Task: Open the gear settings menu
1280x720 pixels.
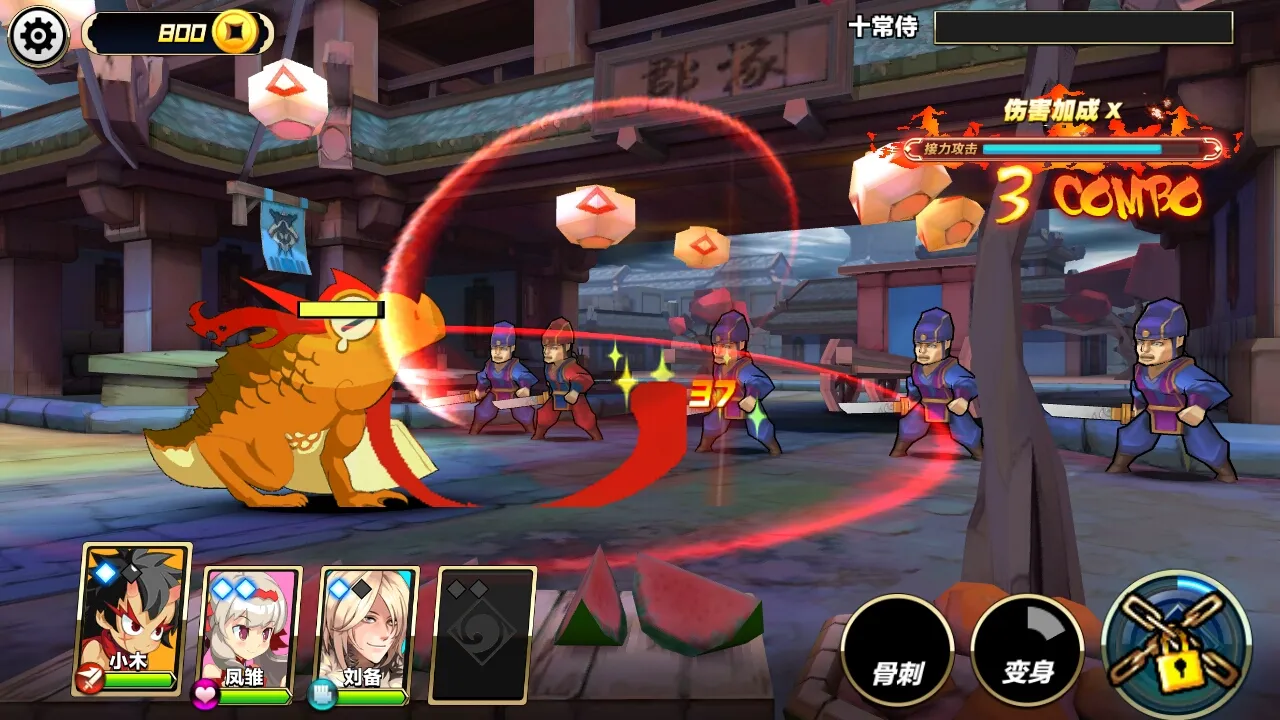Action: (x=38, y=36)
